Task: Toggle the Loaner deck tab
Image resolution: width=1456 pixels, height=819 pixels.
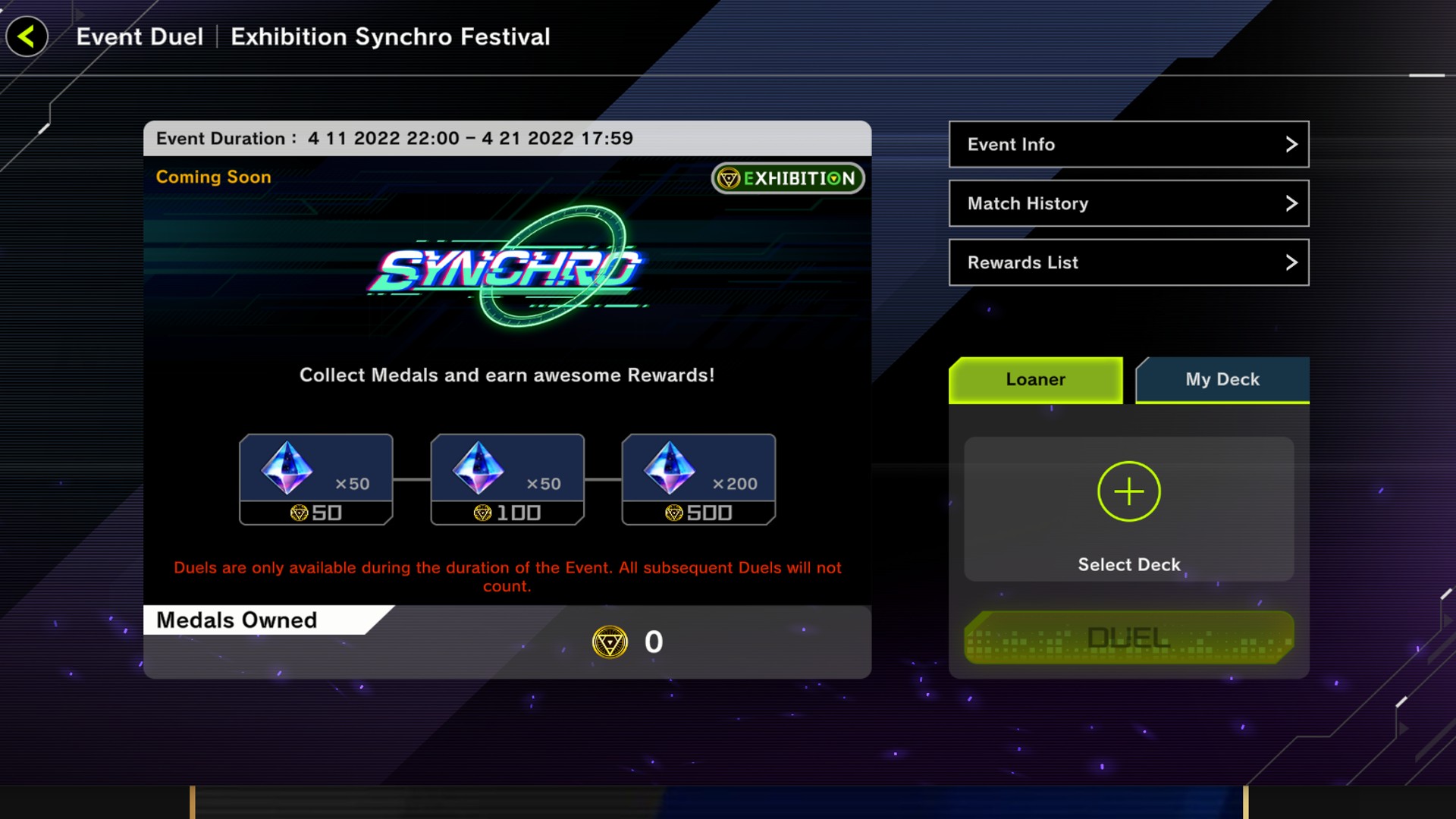Action: point(1035,380)
